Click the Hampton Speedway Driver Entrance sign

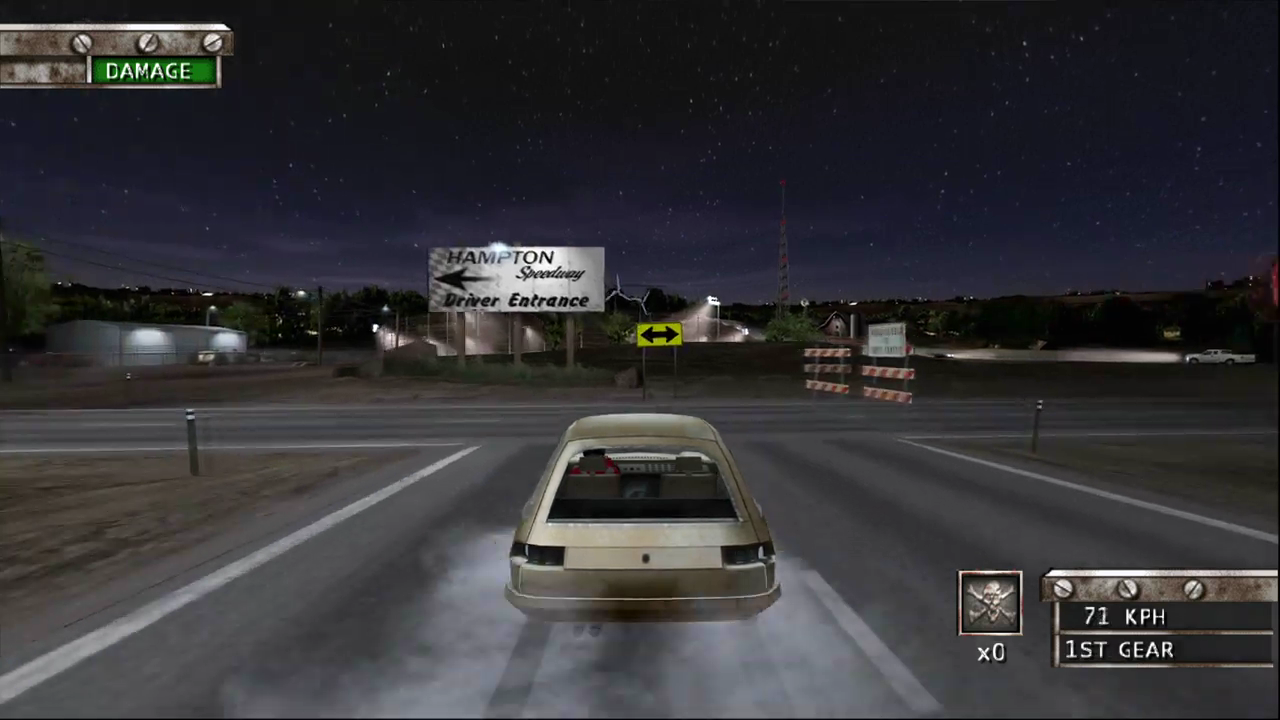coord(516,278)
